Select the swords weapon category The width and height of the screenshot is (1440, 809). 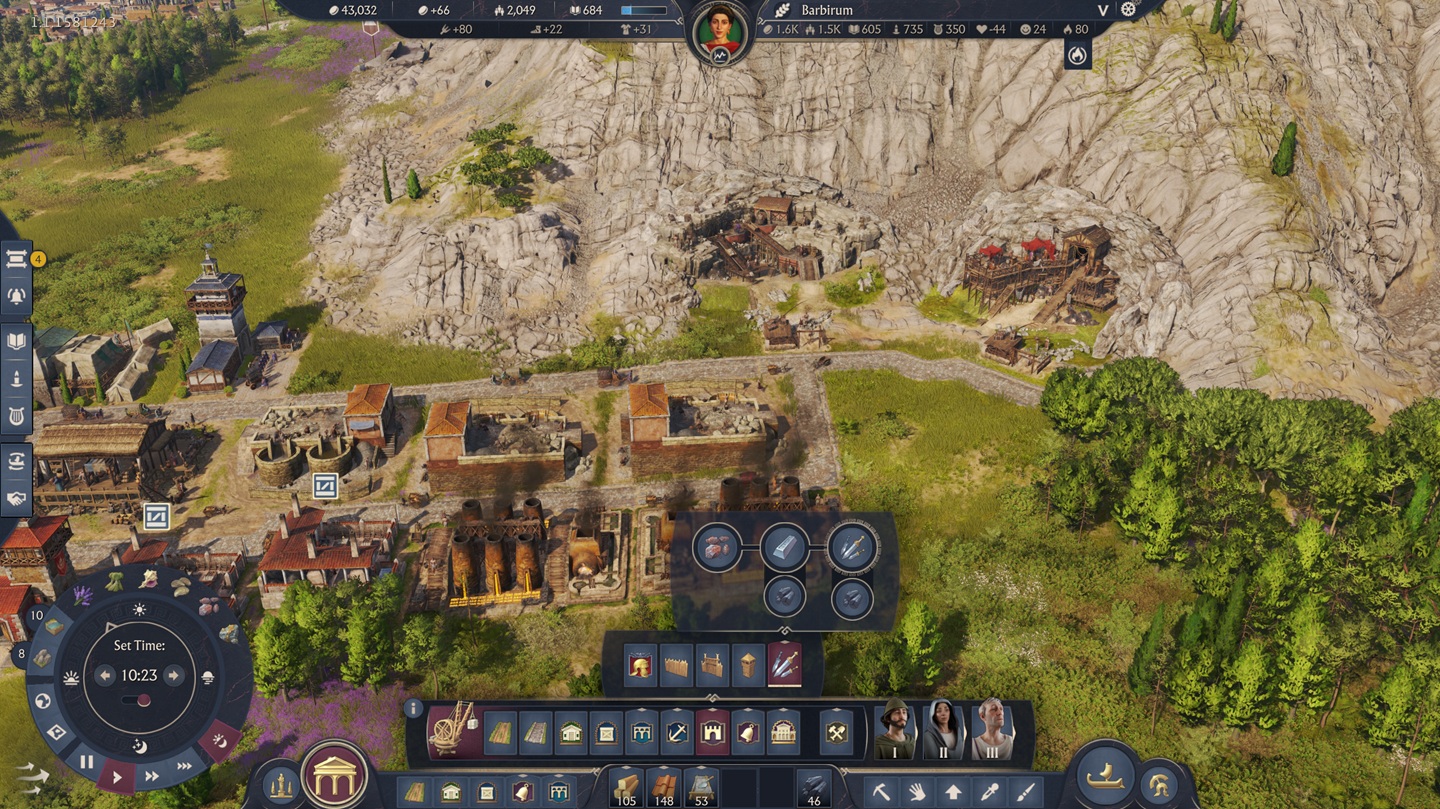coord(784,665)
